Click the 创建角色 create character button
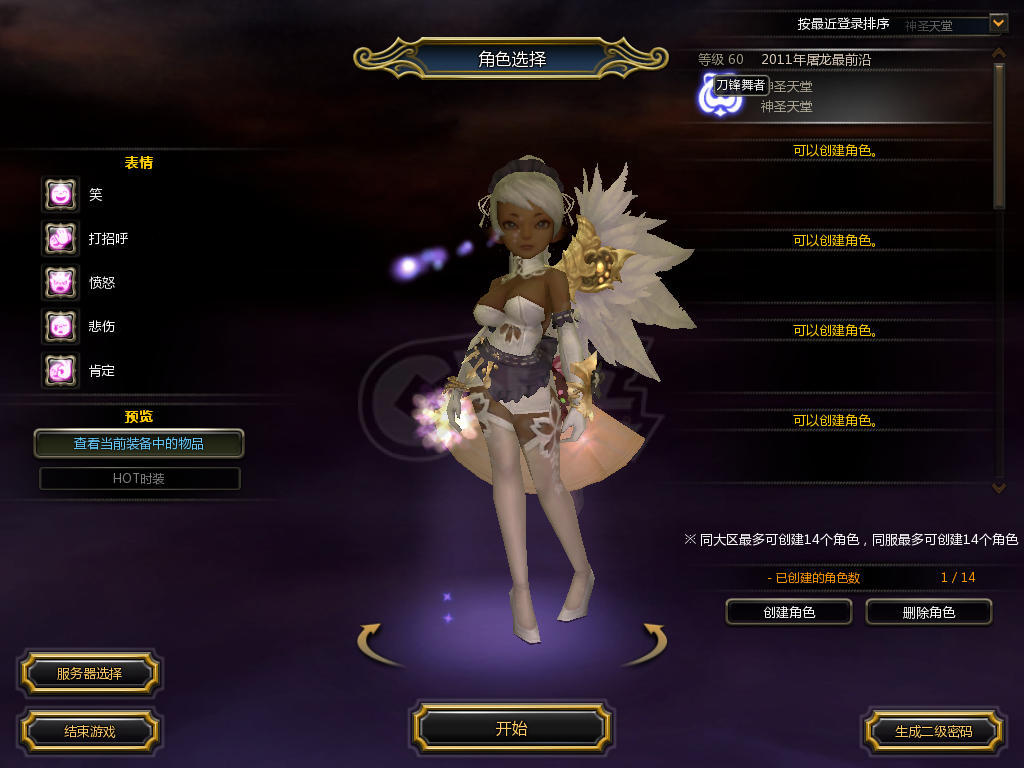The height and width of the screenshot is (768, 1024). click(788, 612)
